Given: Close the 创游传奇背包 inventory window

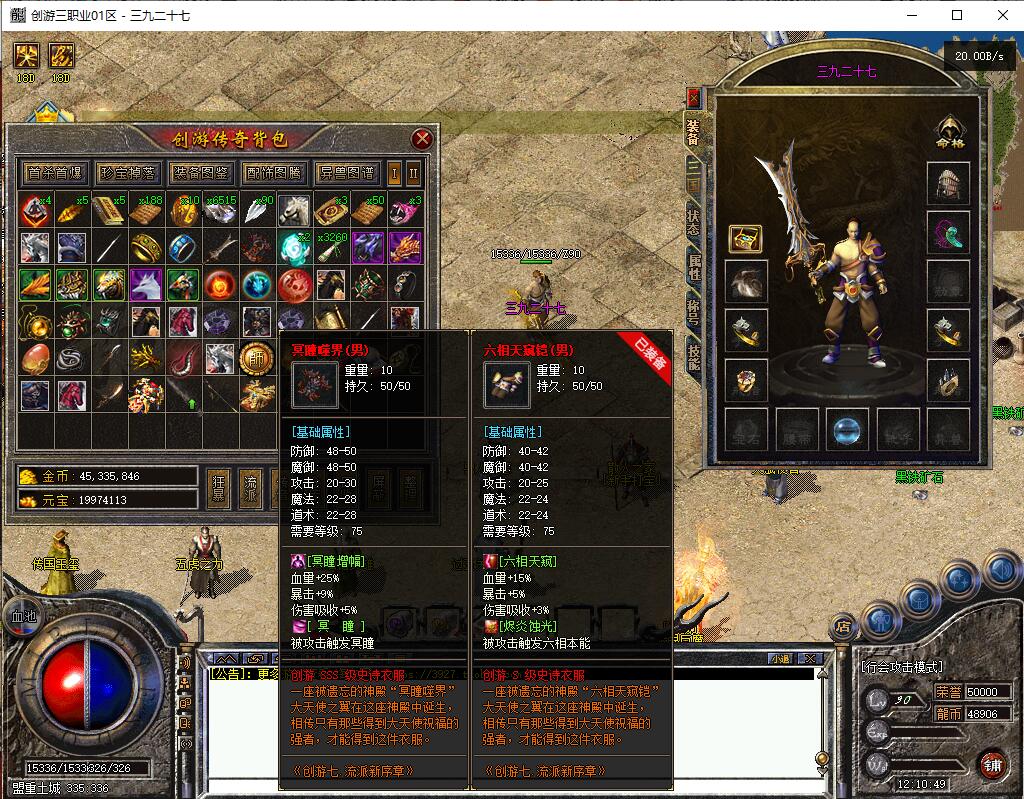Looking at the screenshot, I should pos(422,139).
